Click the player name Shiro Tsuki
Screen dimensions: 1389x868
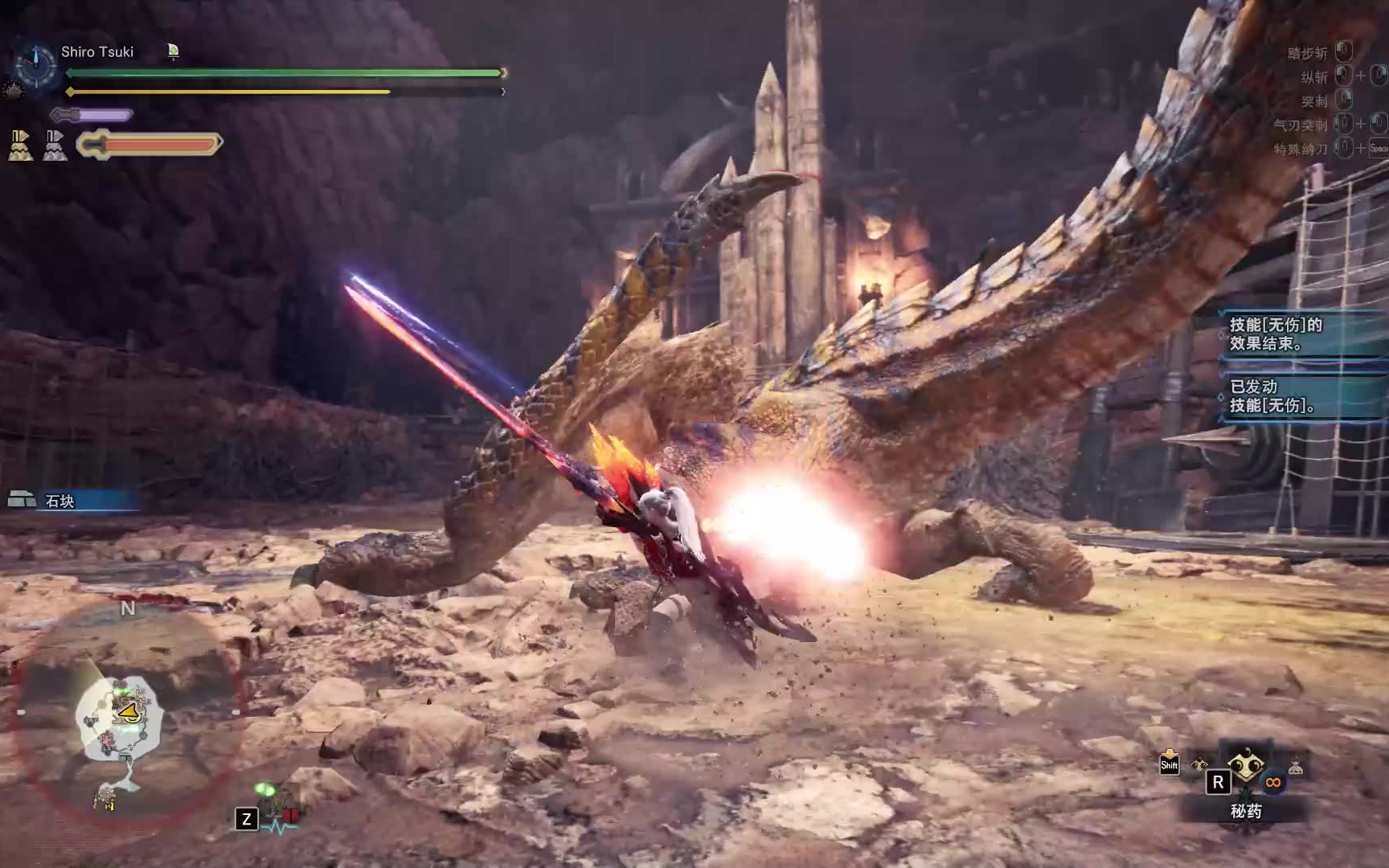[x=97, y=52]
